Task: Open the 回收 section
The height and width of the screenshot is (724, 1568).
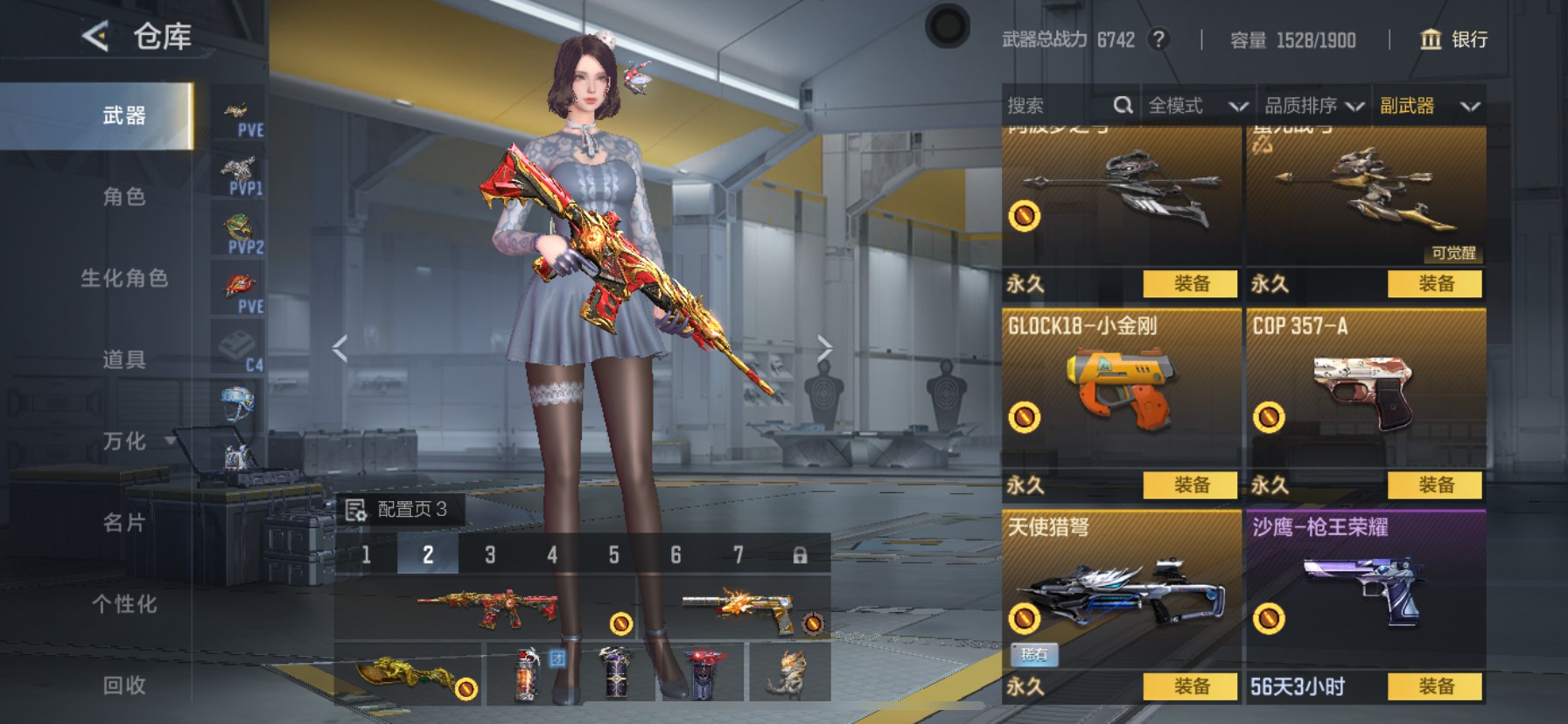Action: [x=124, y=685]
